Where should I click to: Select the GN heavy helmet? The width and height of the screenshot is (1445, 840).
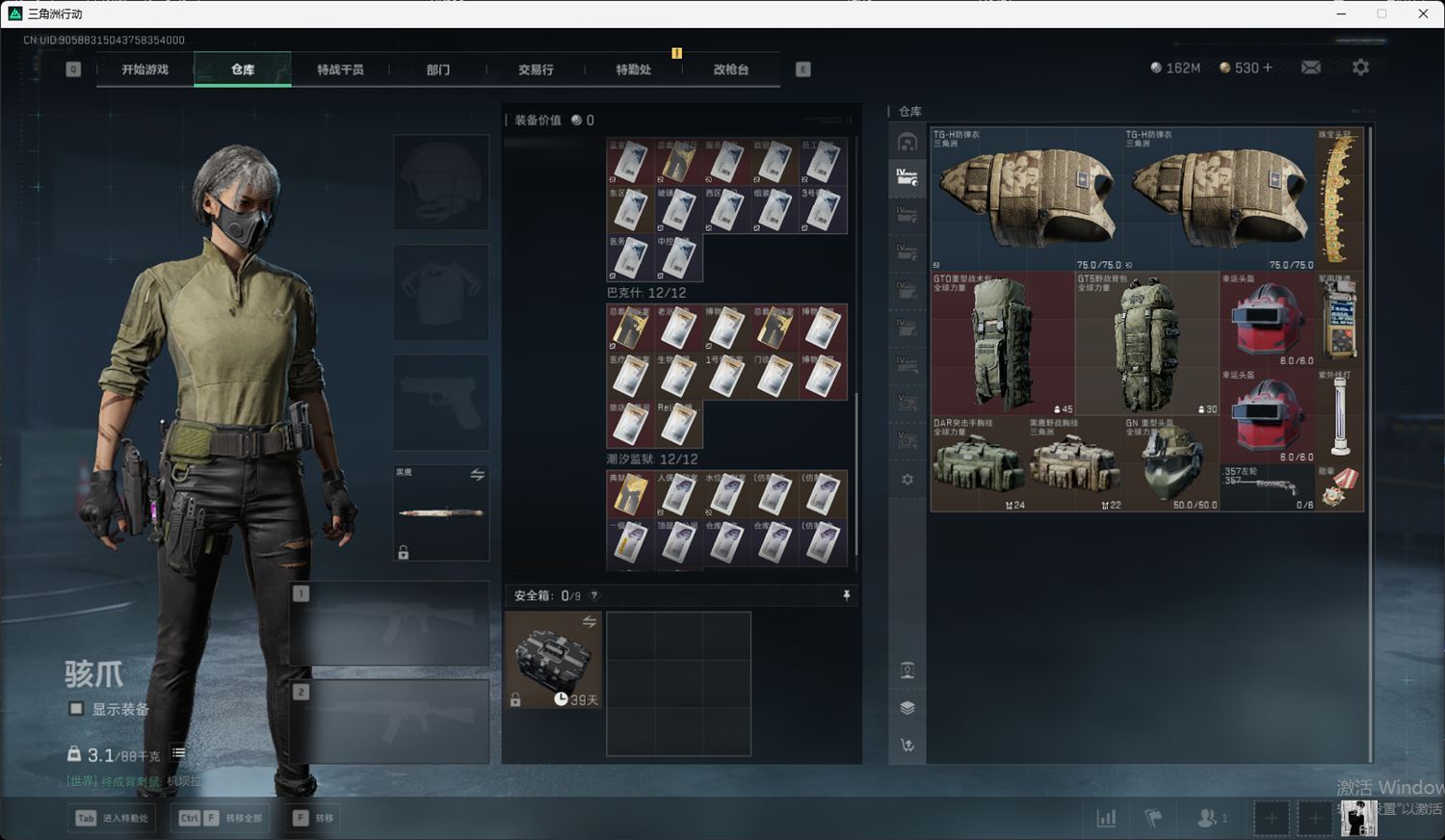1171,464
